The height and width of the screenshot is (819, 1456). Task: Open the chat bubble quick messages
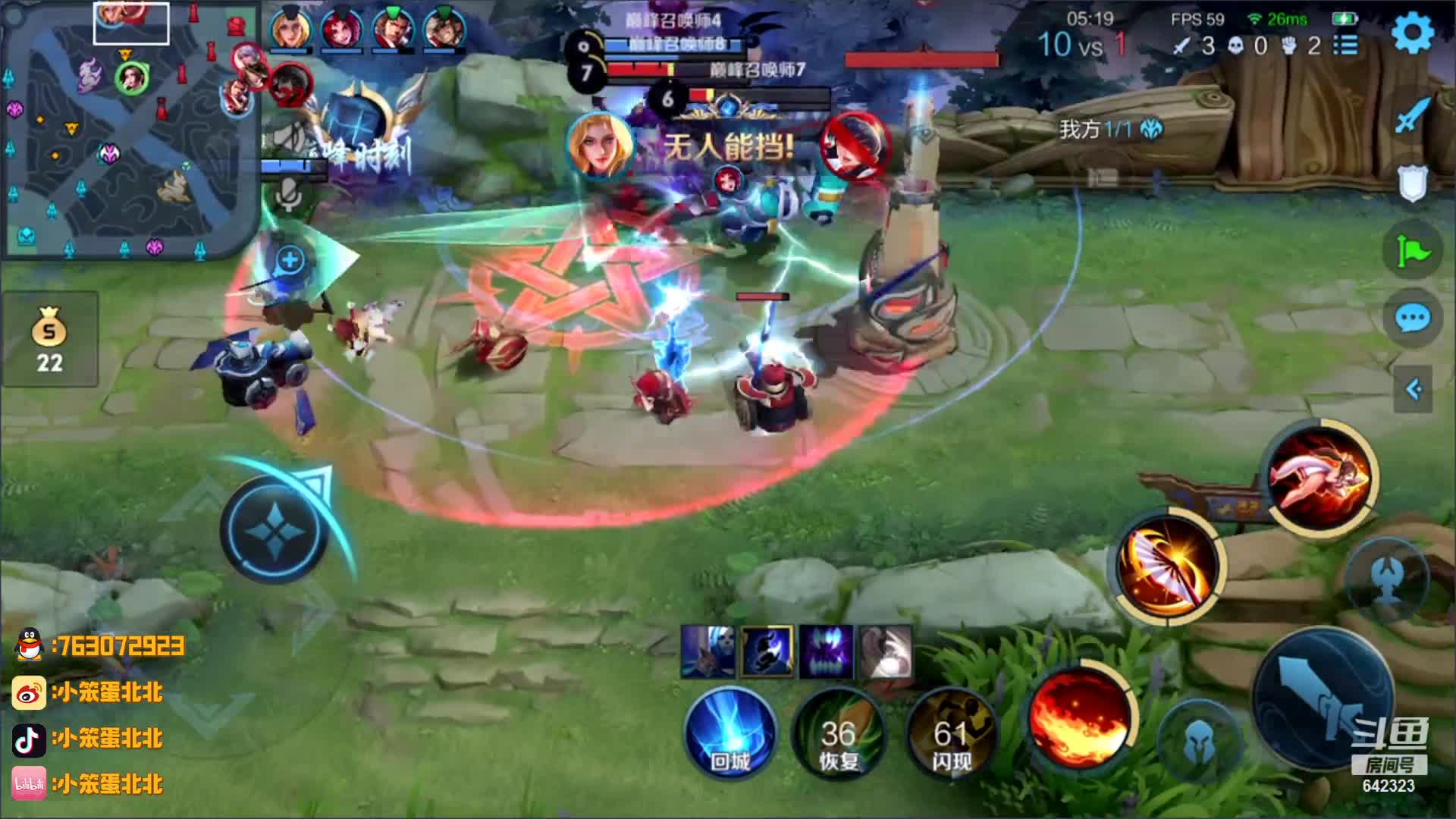1413,318
